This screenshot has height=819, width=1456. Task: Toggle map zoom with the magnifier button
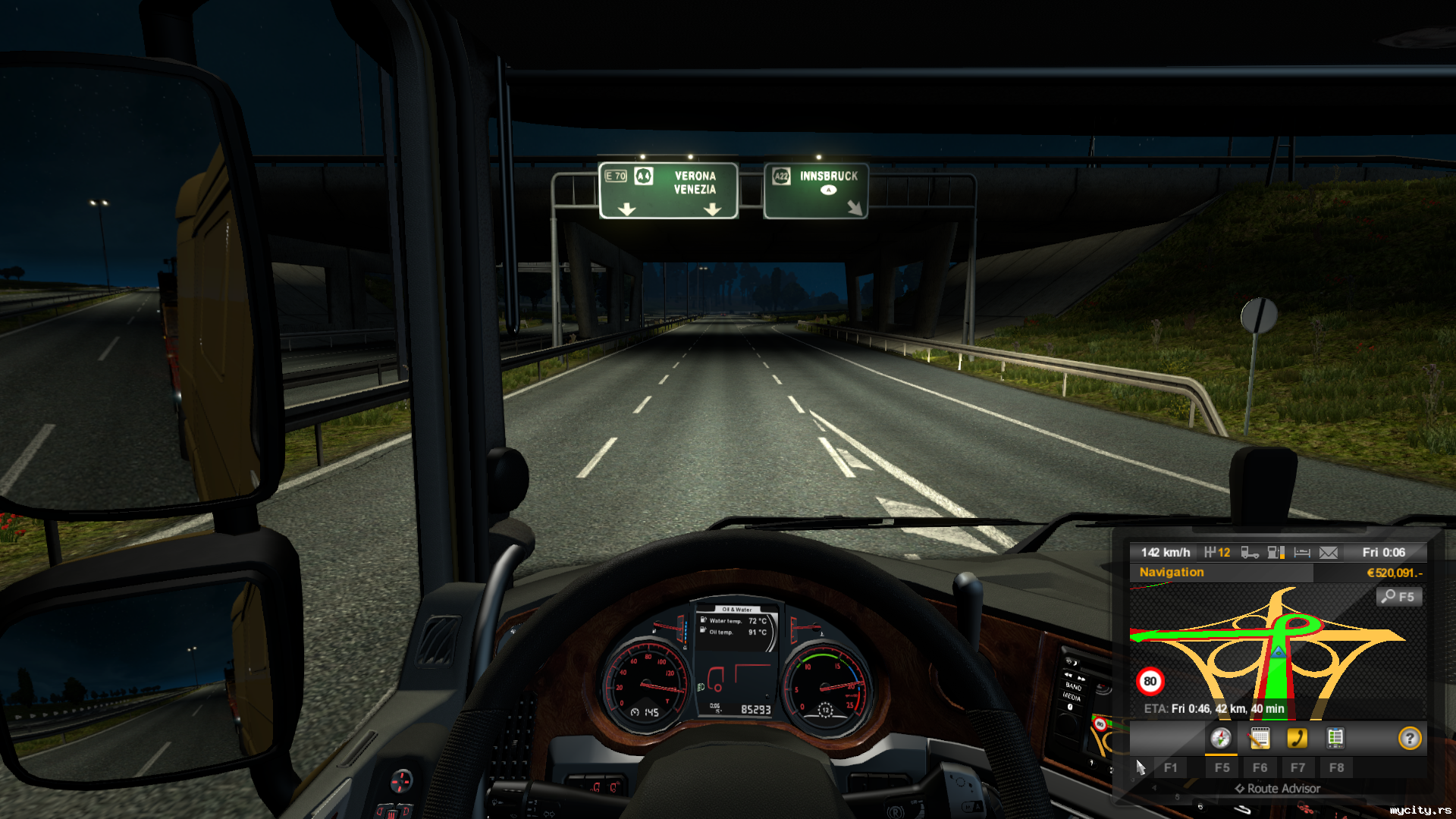1399,597
